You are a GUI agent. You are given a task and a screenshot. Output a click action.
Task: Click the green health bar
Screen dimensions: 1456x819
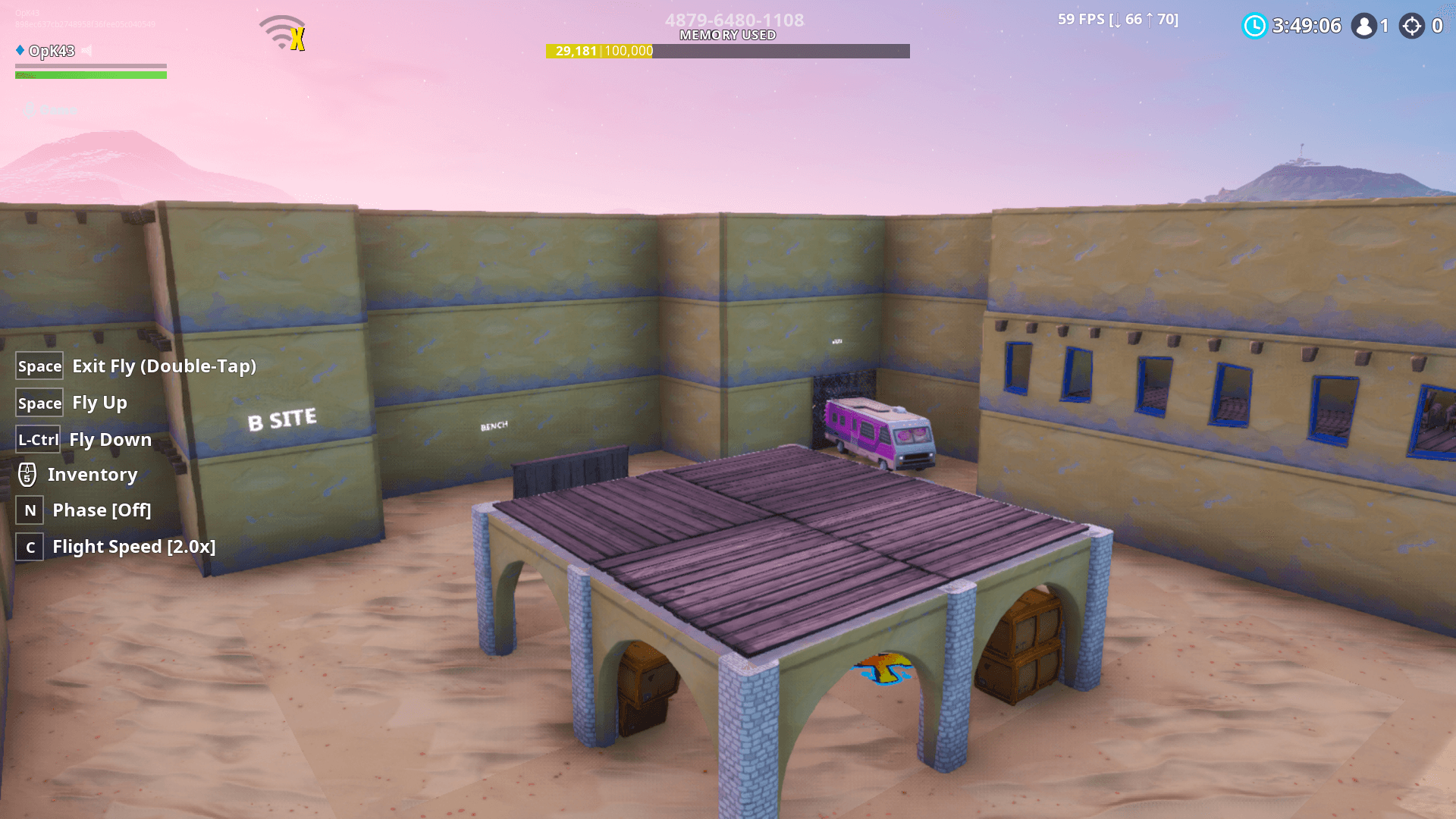tap(89, 76)
